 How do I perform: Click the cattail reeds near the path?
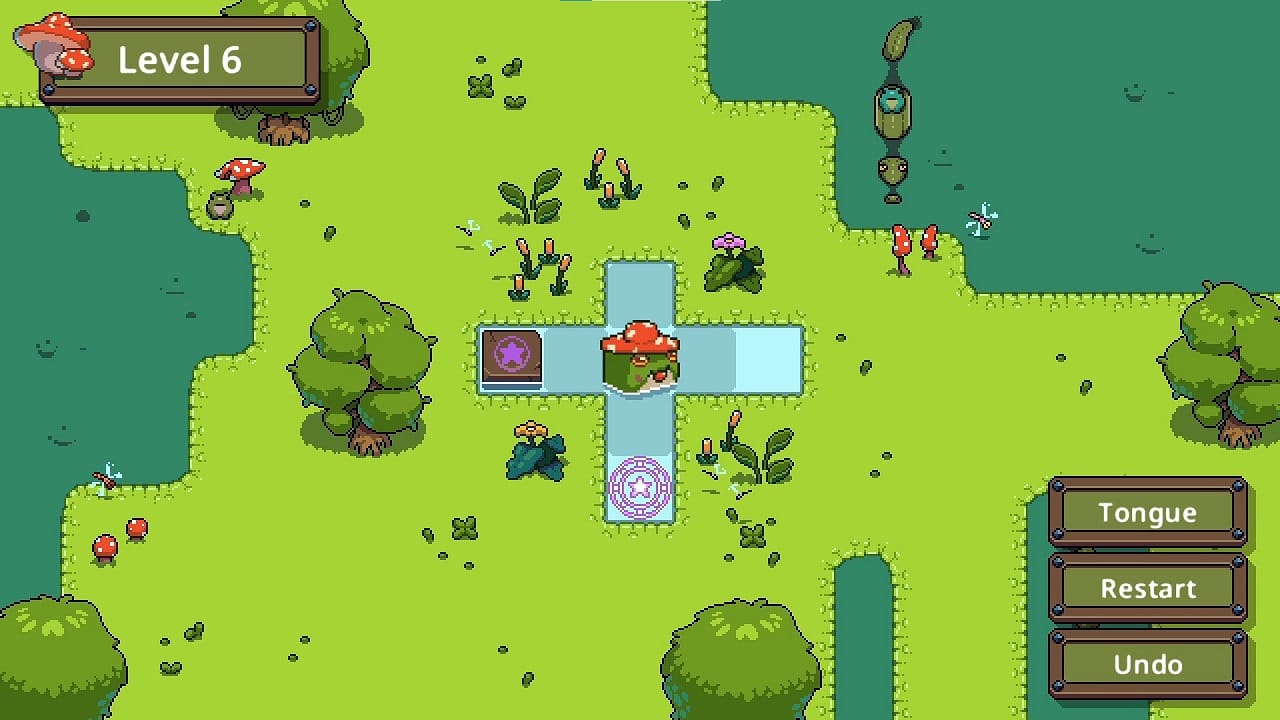coord(540,270)
